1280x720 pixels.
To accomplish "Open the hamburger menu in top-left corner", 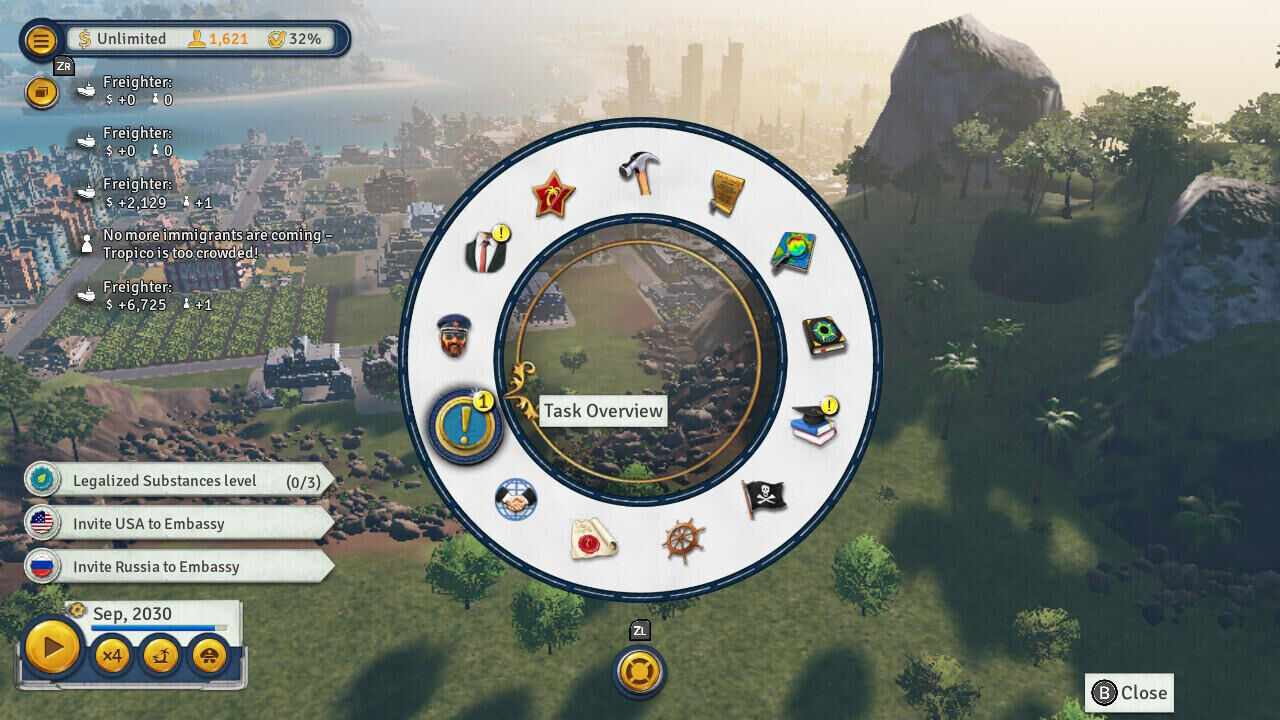I will point(39,40).
